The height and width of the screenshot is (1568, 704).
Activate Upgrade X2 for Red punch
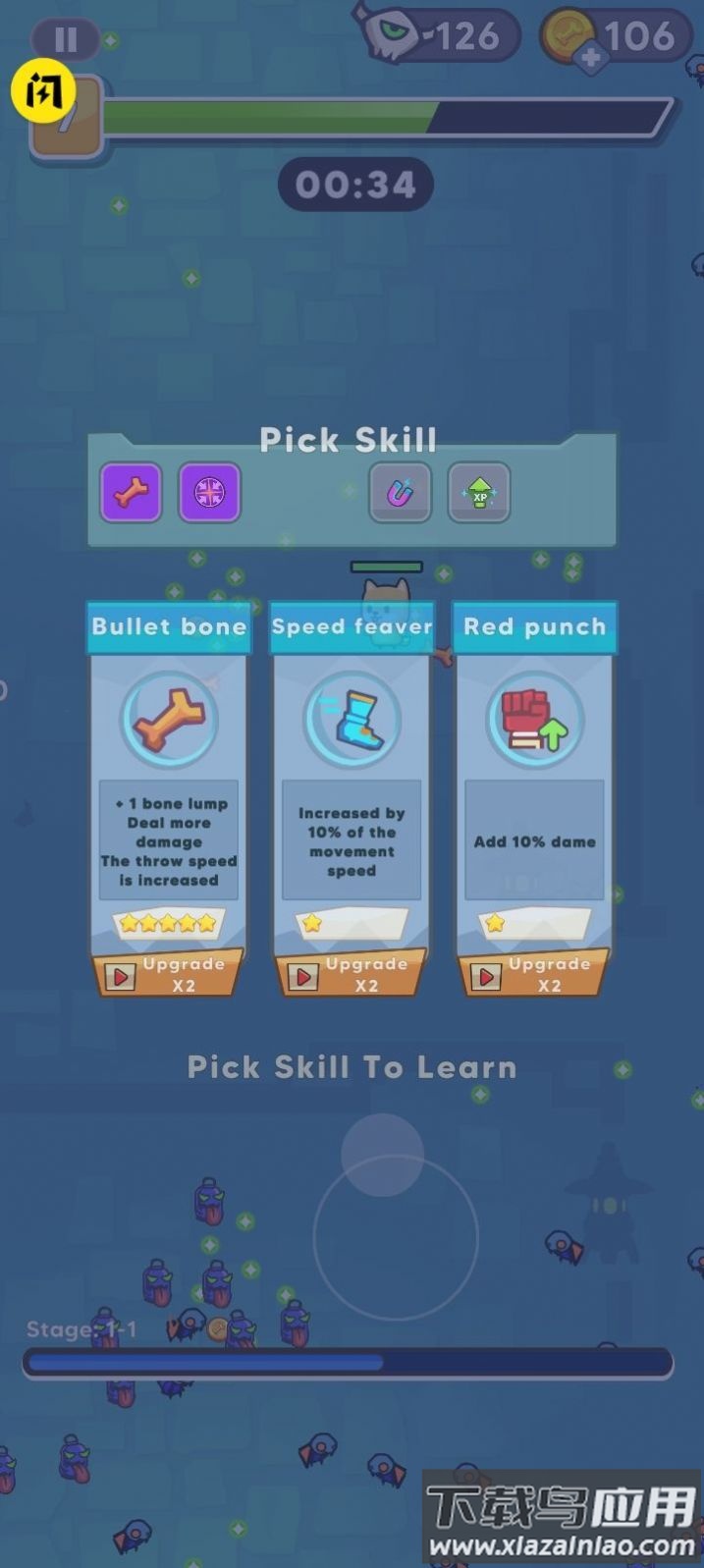(533, 975)
